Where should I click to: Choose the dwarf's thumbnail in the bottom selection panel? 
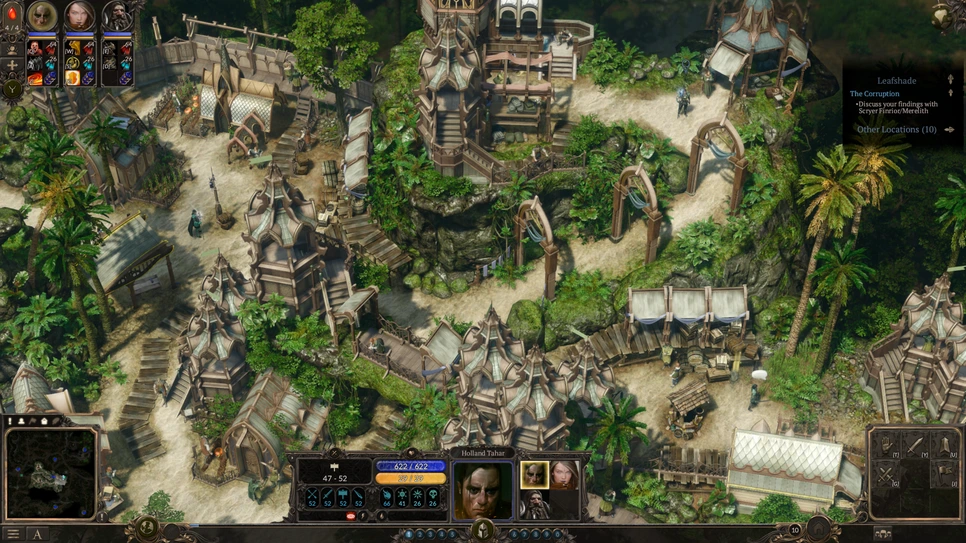[x=534, y=504]
